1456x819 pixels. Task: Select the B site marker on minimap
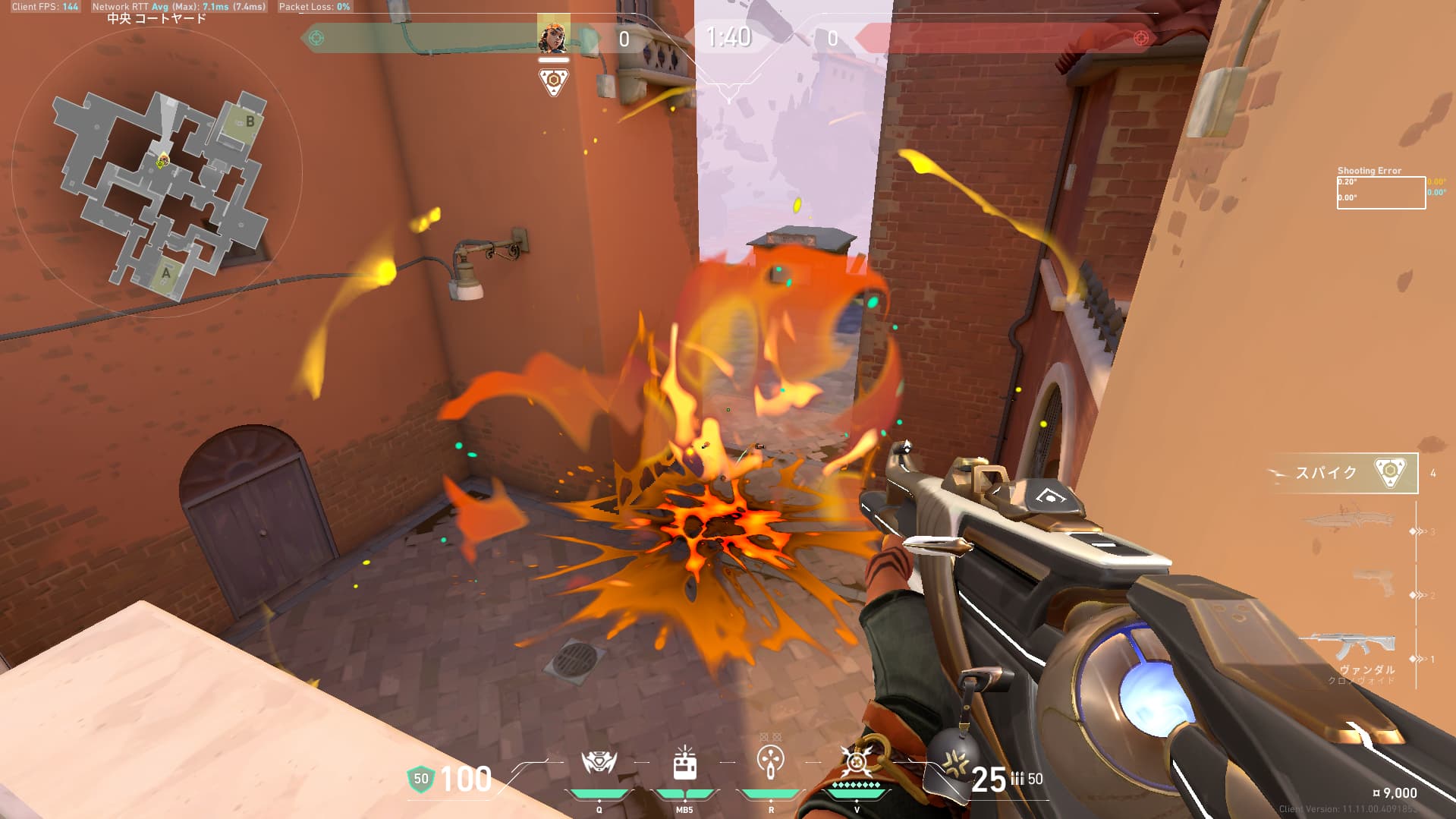pyautogui.click(x=250, y=121)
